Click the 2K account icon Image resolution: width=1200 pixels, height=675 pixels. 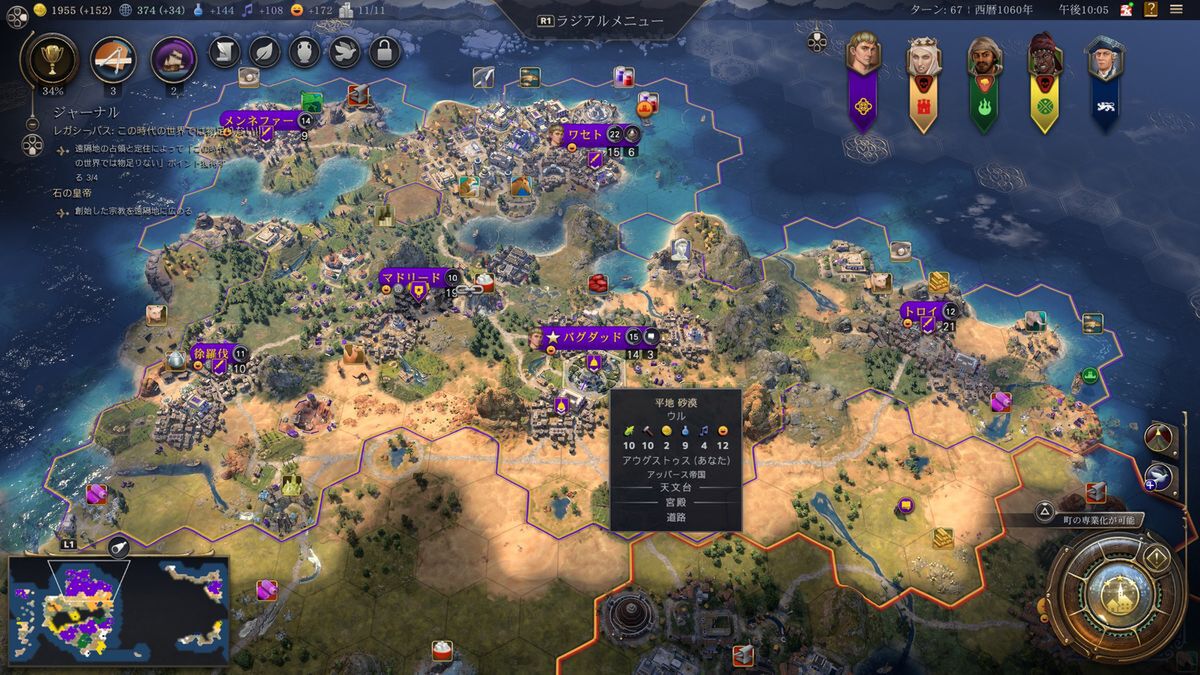point(1126,10)
